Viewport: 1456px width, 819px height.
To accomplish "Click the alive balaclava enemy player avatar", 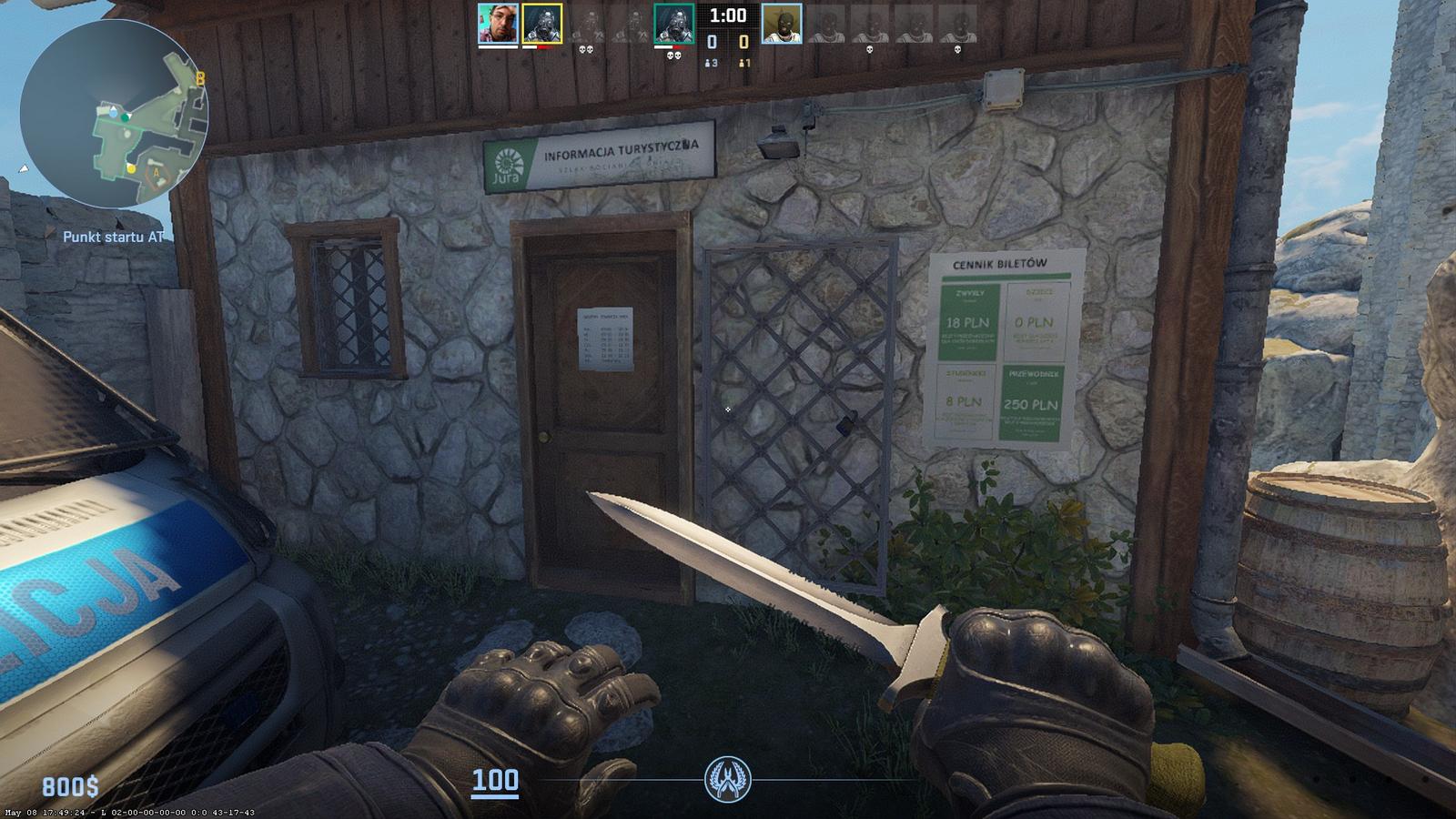I will click(781, 24).
